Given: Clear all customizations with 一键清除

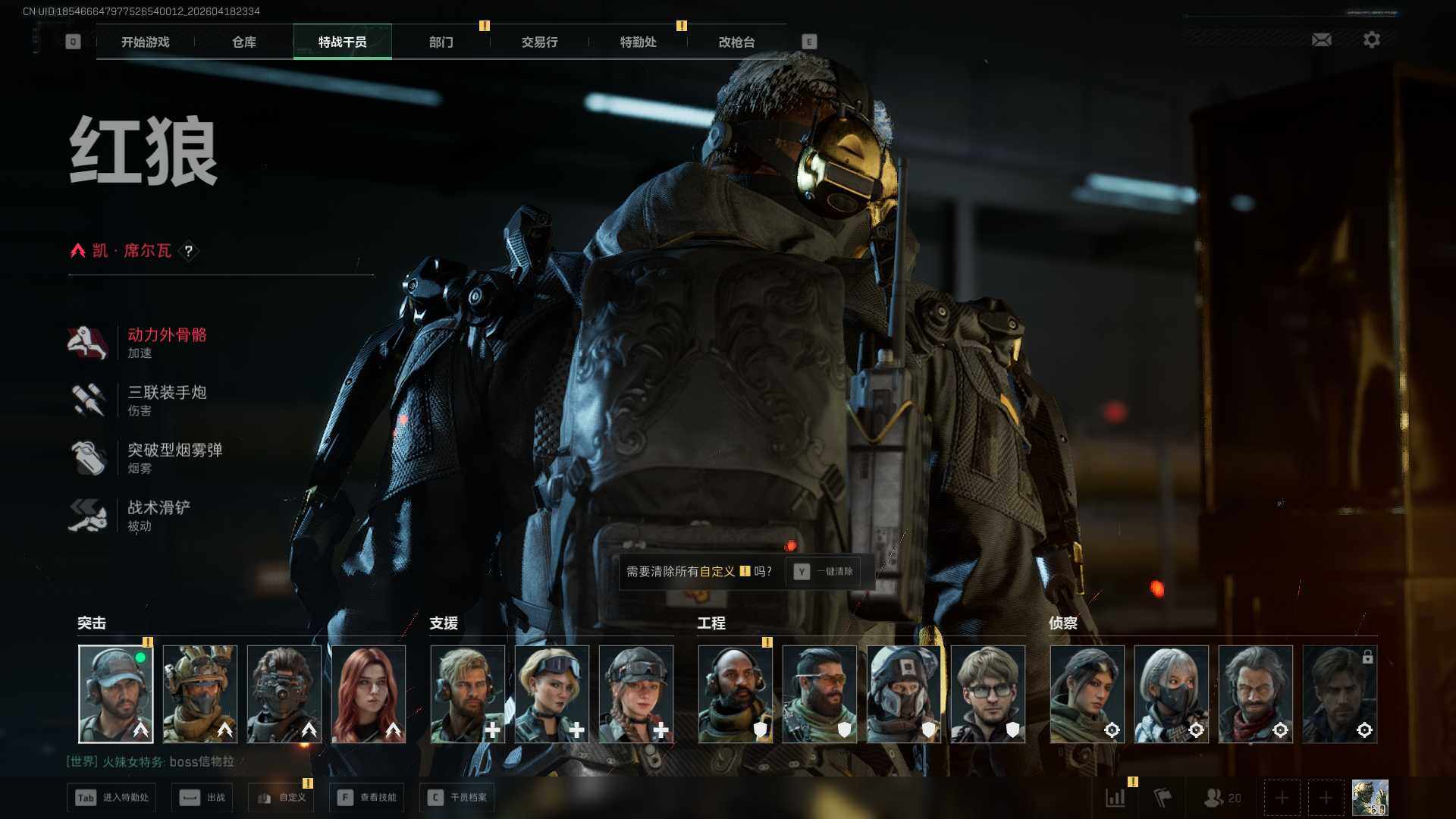Looking at the screenshot, I should [x=825, y=572].
